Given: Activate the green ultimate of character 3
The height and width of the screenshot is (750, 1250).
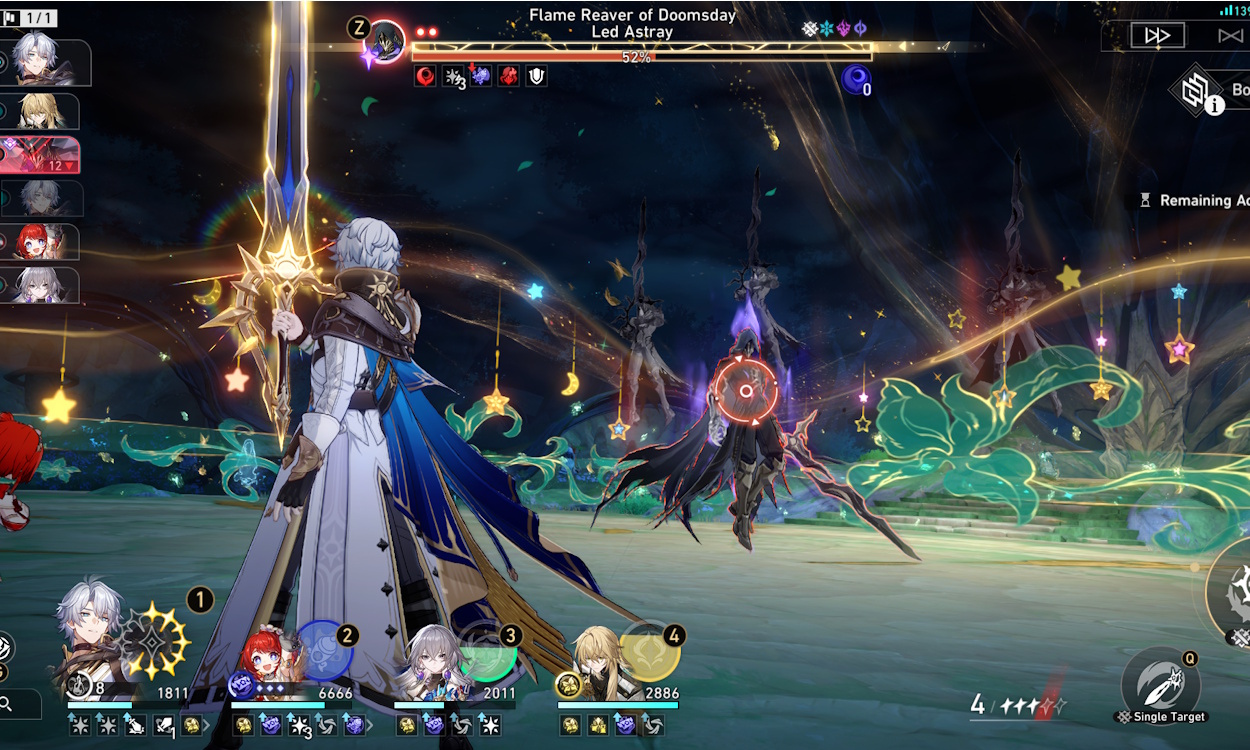Looking at the screenshot, I should coord(488,652).
